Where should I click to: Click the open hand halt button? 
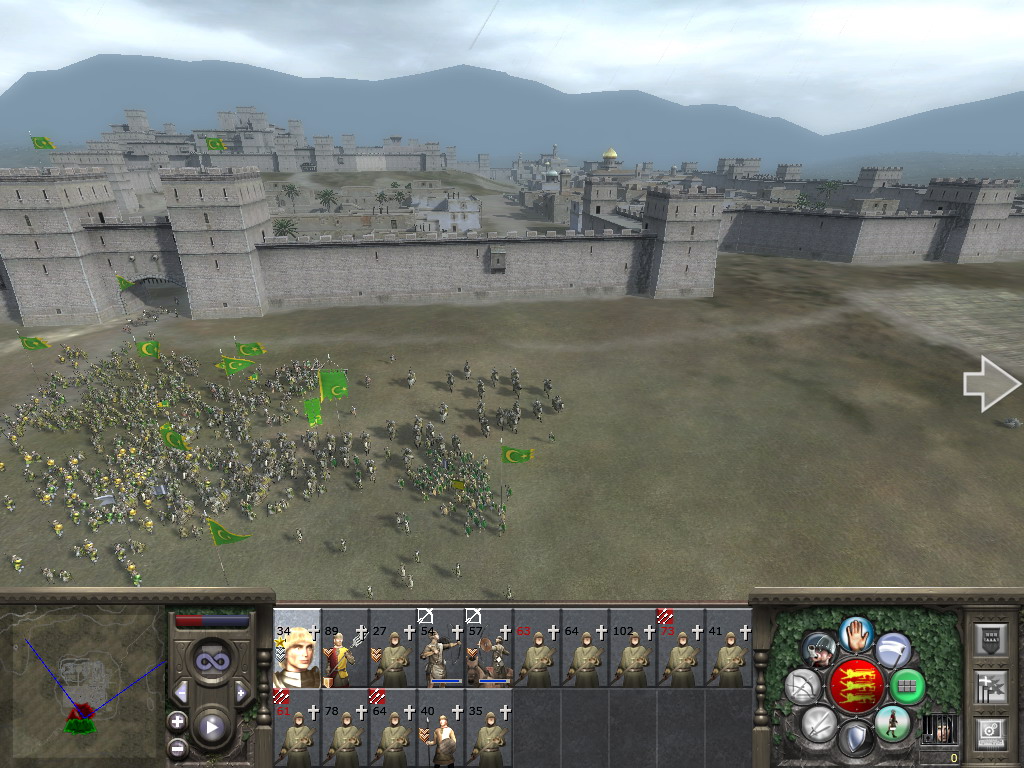(856, 633)
